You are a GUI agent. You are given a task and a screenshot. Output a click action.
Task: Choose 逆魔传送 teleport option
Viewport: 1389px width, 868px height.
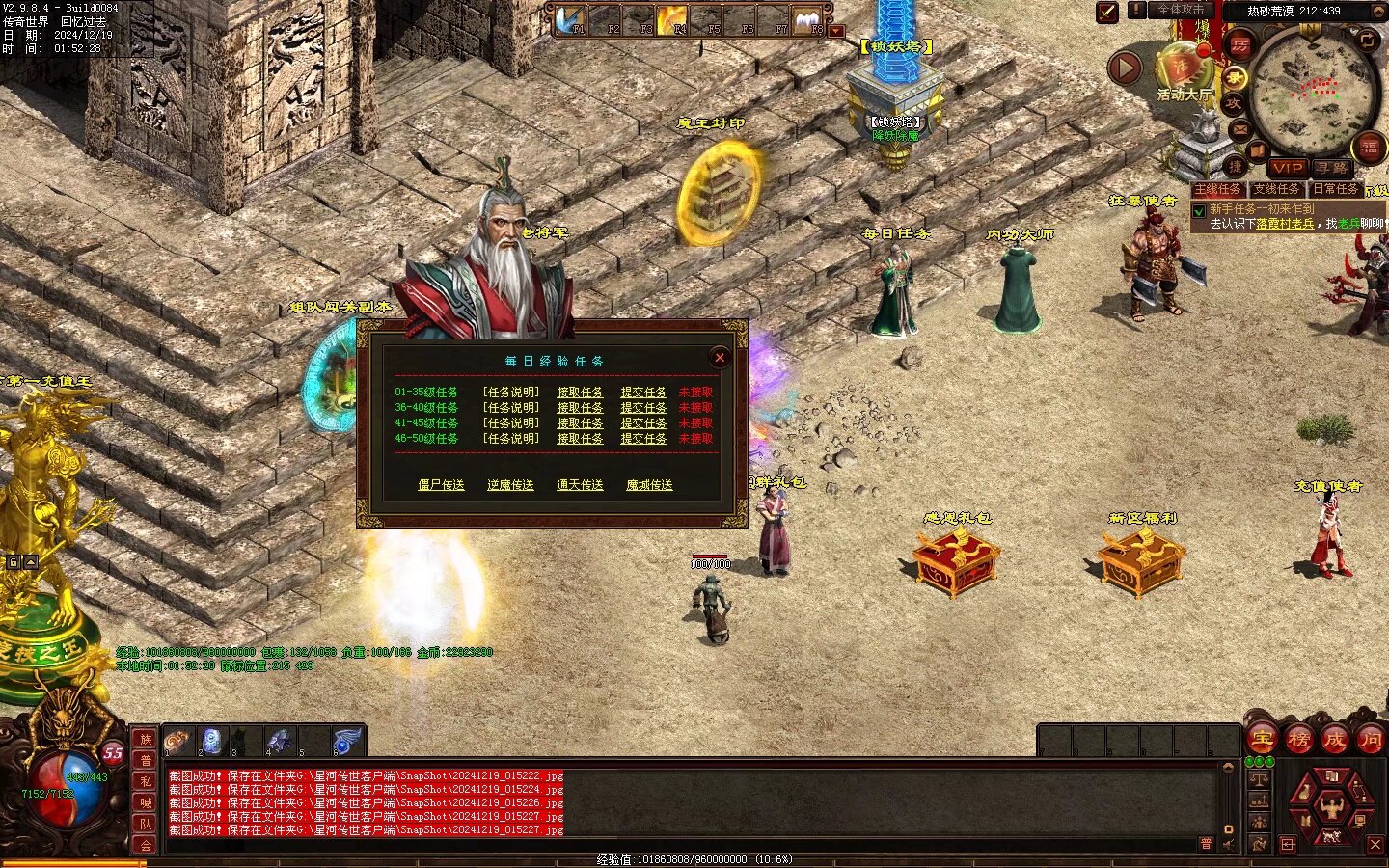point(510,485)
